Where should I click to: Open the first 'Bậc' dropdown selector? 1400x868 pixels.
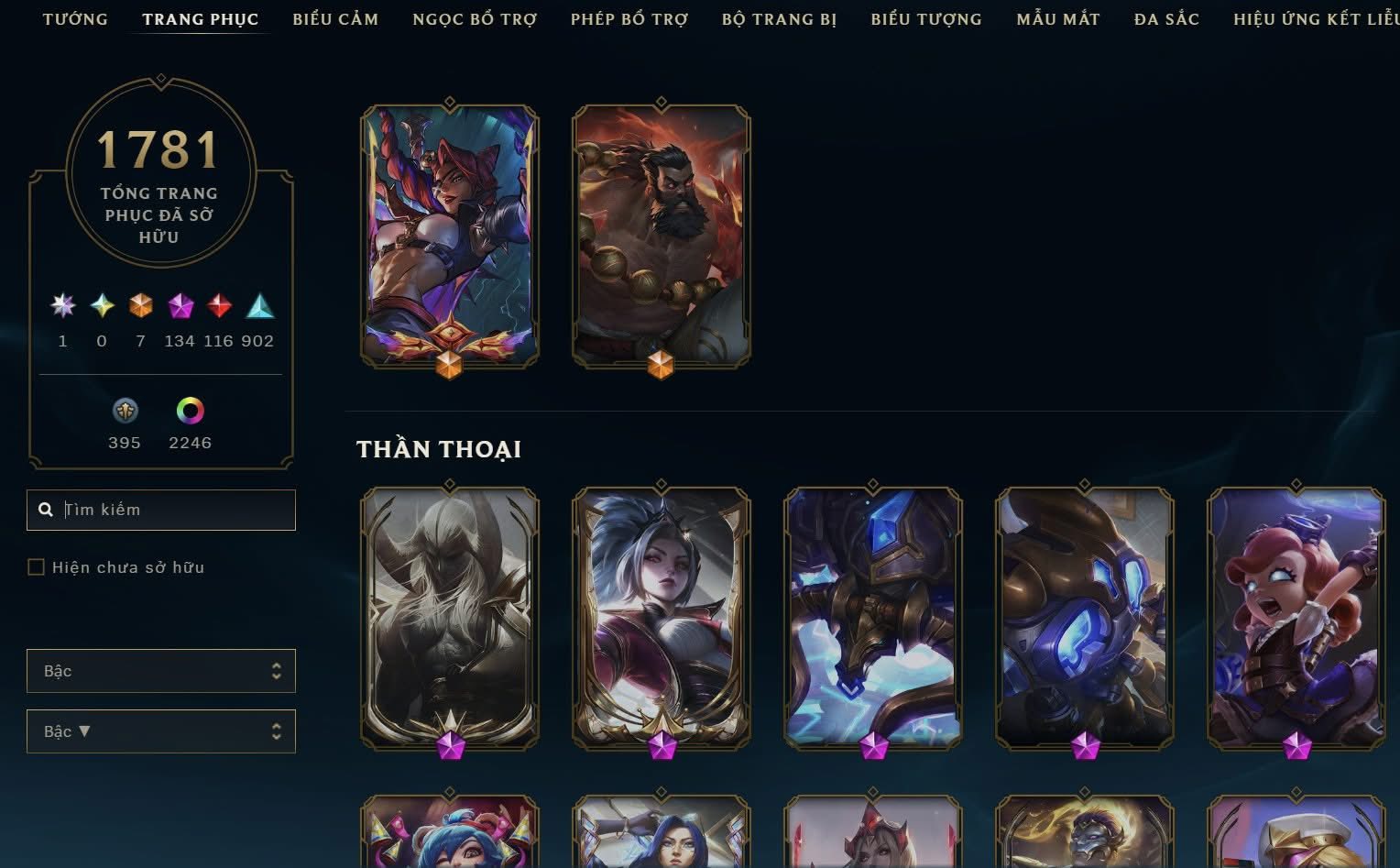(x=161, y=671)
